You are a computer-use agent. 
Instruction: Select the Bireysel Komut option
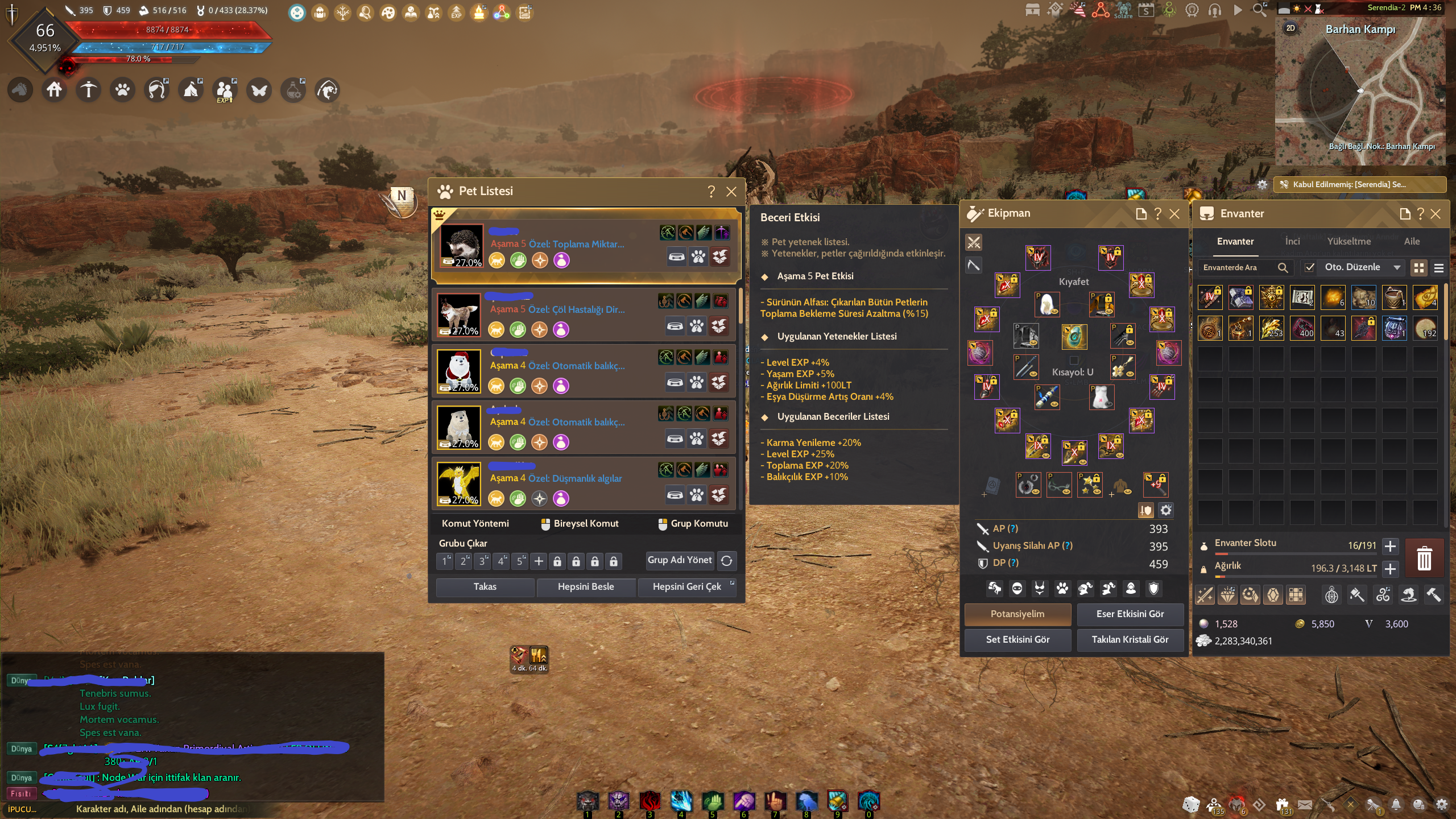point(580,523)
